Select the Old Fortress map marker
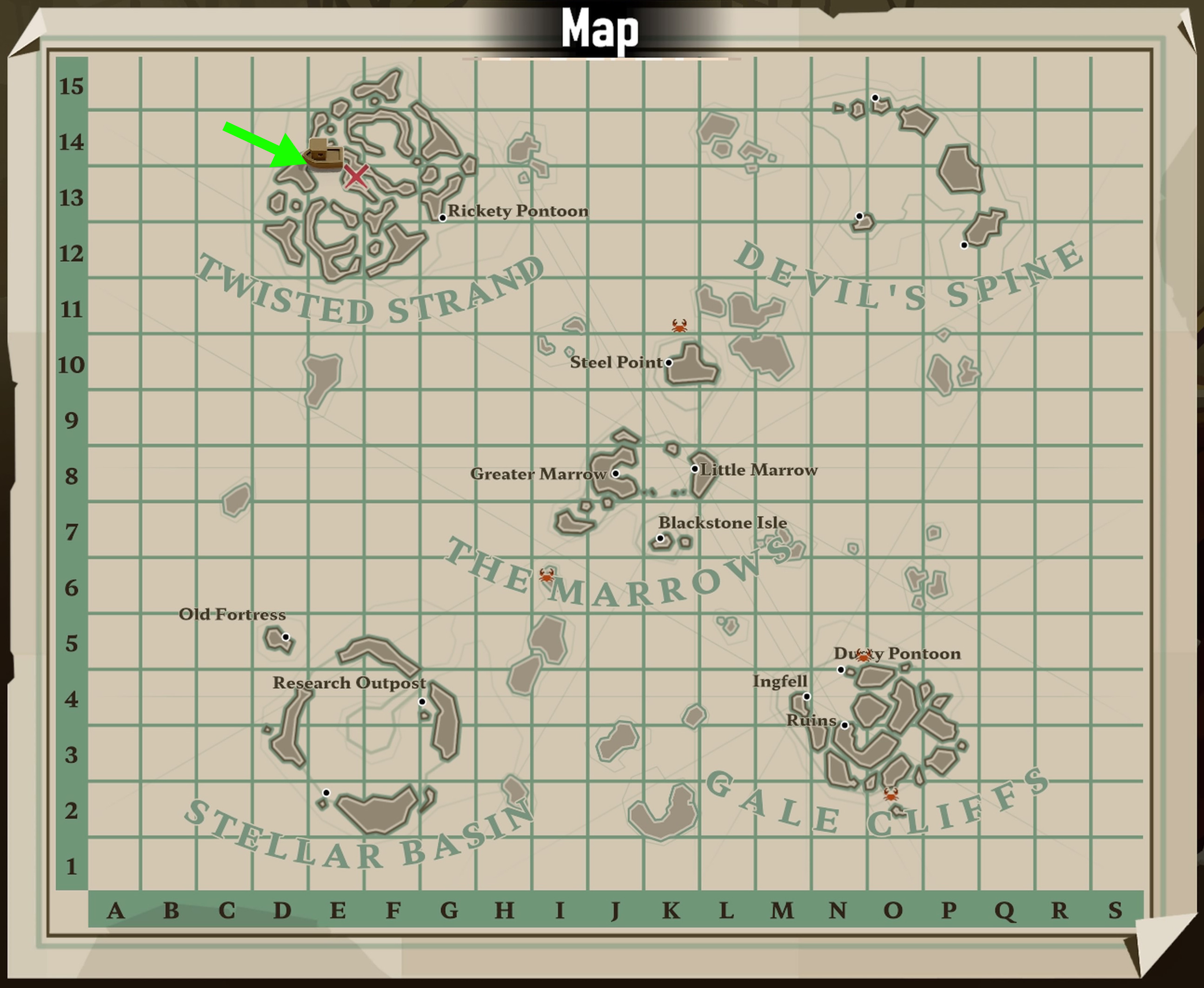This screenshot has height=988, width=1204. pos(286,637)
